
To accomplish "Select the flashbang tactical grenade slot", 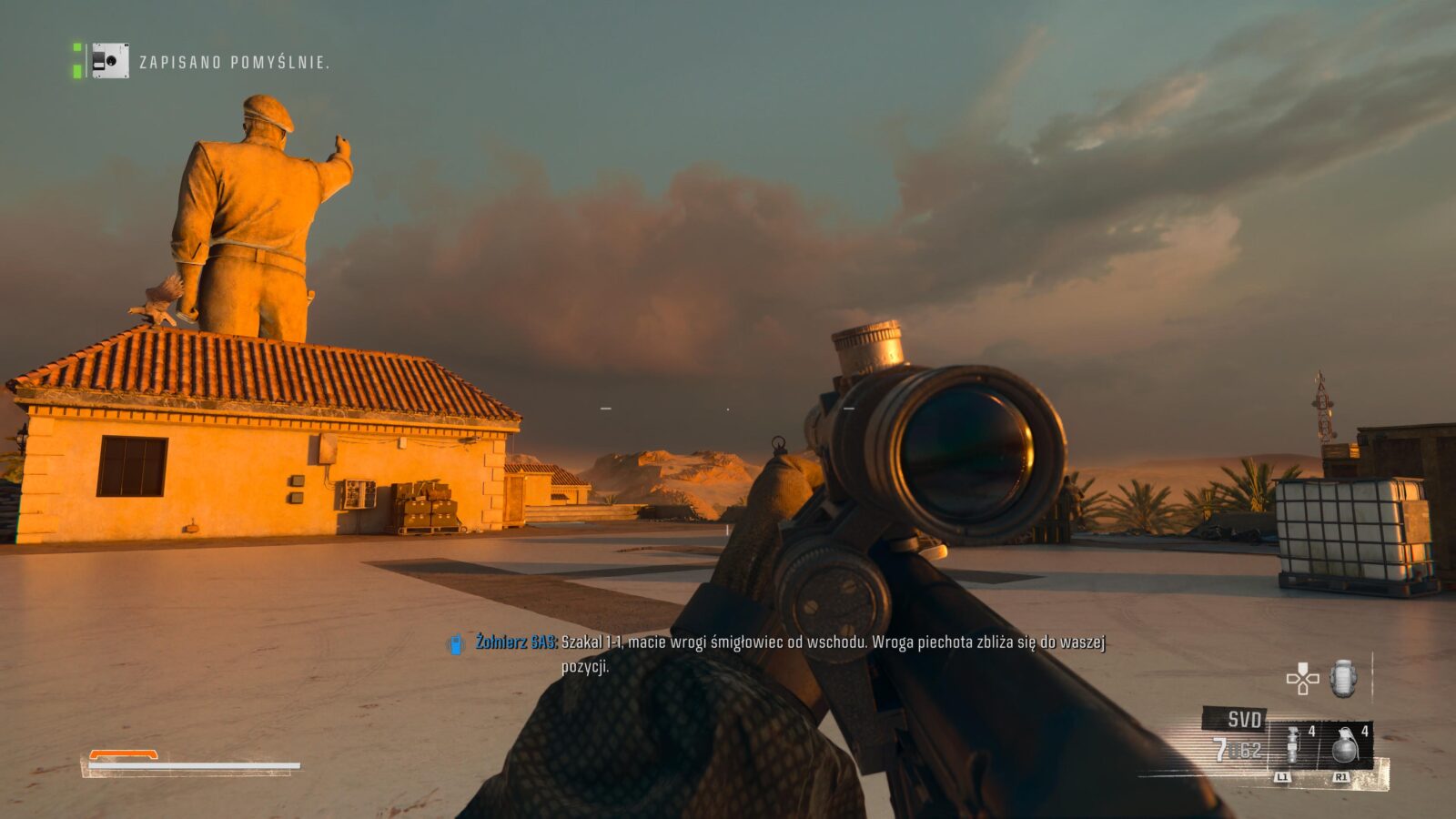I will [x=1292, y=746].
